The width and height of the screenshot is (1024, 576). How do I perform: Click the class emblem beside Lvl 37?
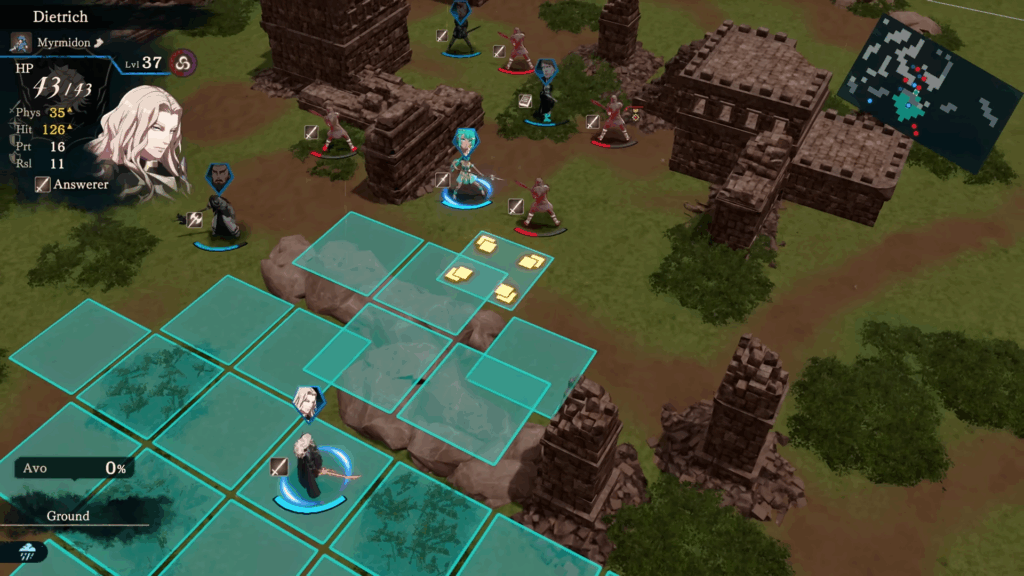click(x=182, y=63)
